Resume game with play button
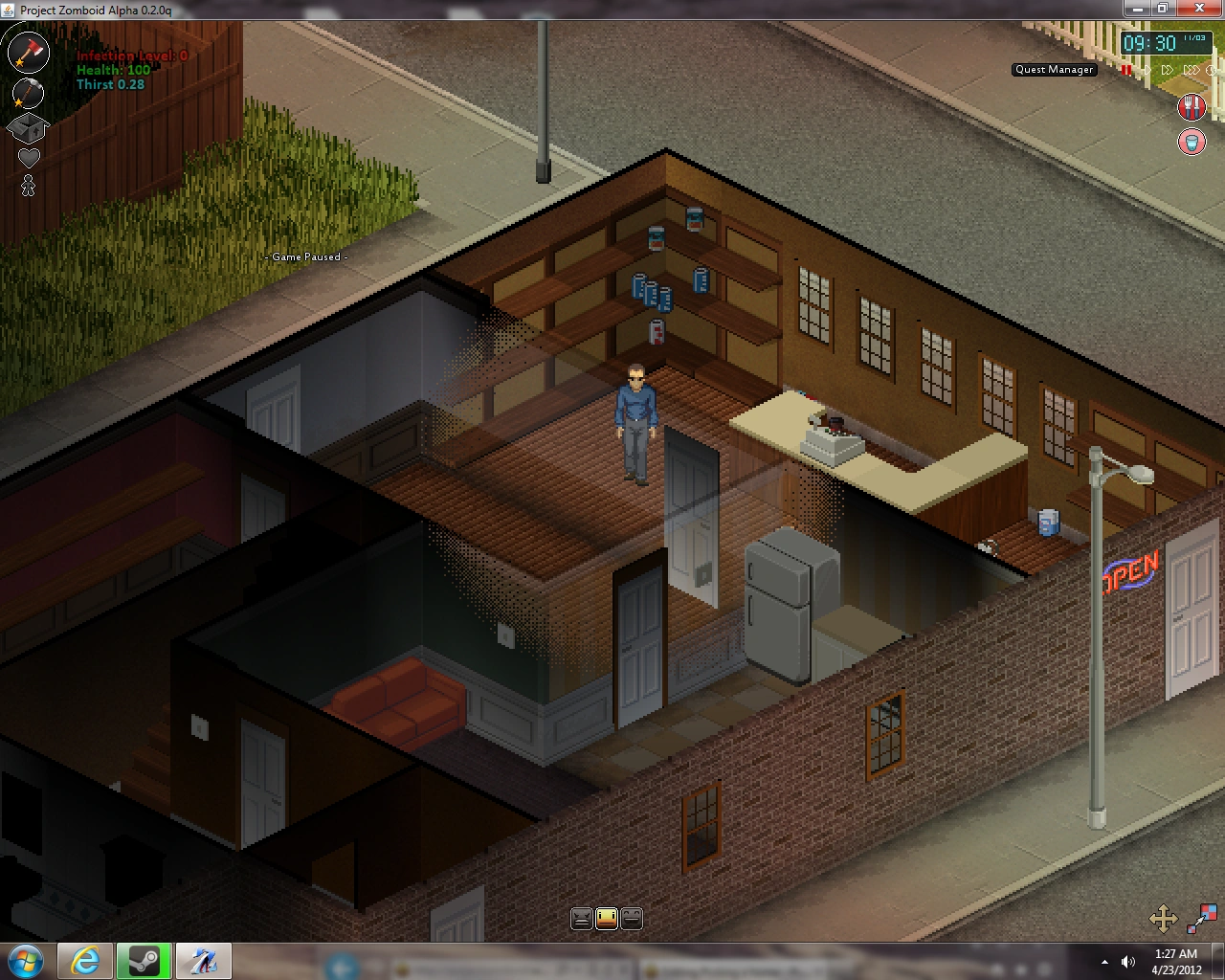The image size is (1225, 980). (x=1147, y=70)
